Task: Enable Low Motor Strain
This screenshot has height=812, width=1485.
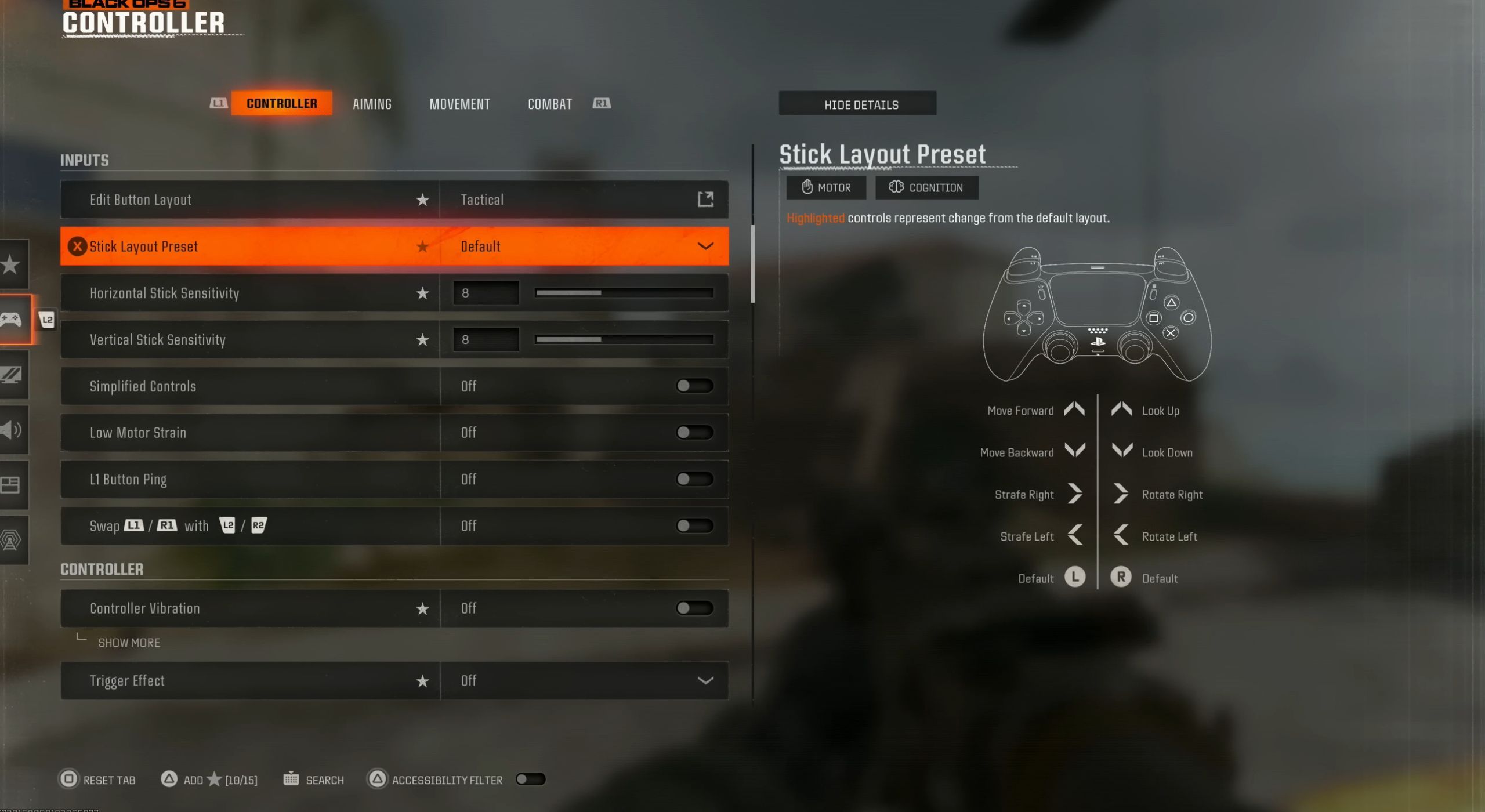Action: 694,433
